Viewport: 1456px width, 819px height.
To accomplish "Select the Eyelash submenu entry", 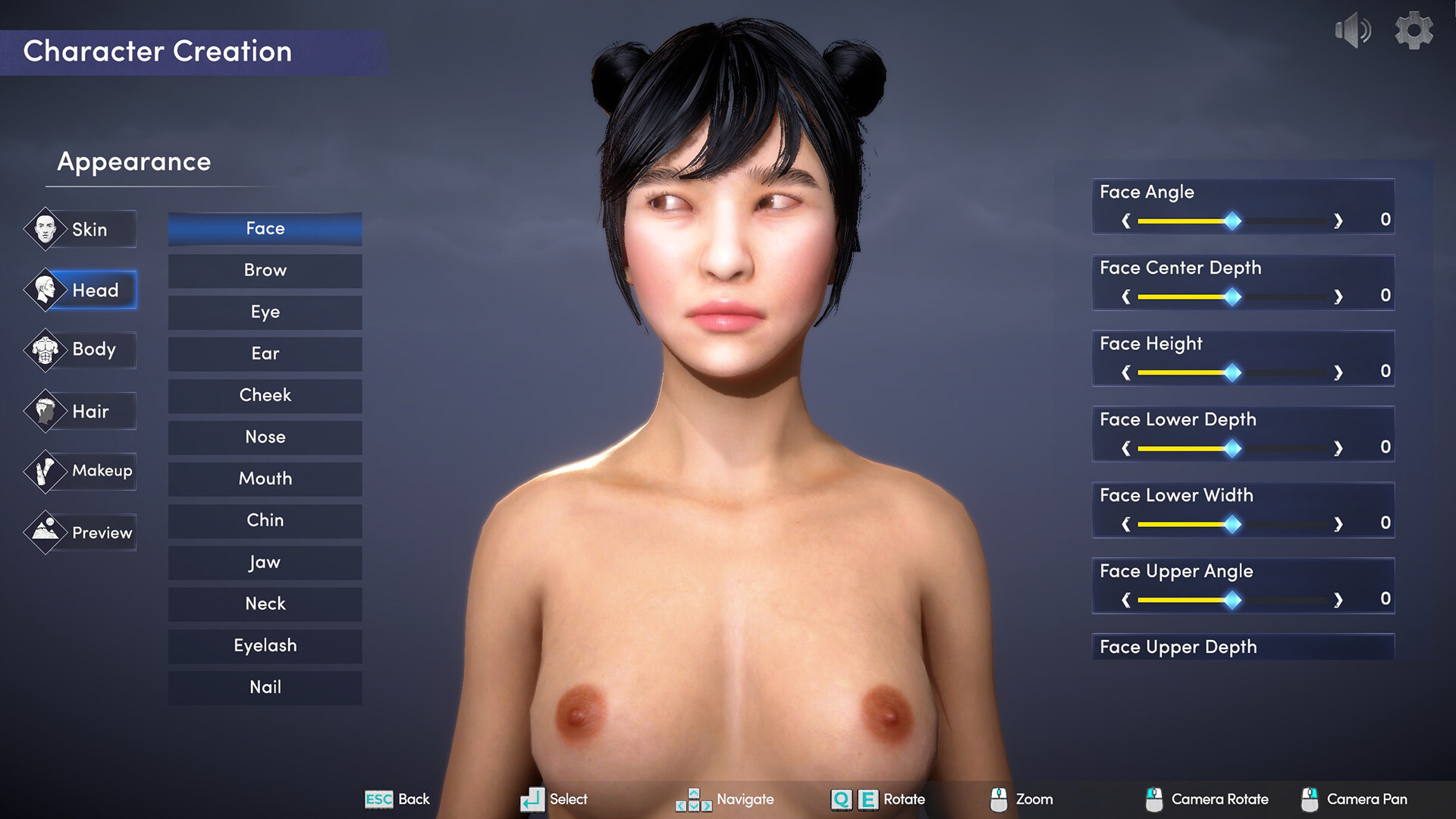I will pyautogui.click(x=265, y=646).
